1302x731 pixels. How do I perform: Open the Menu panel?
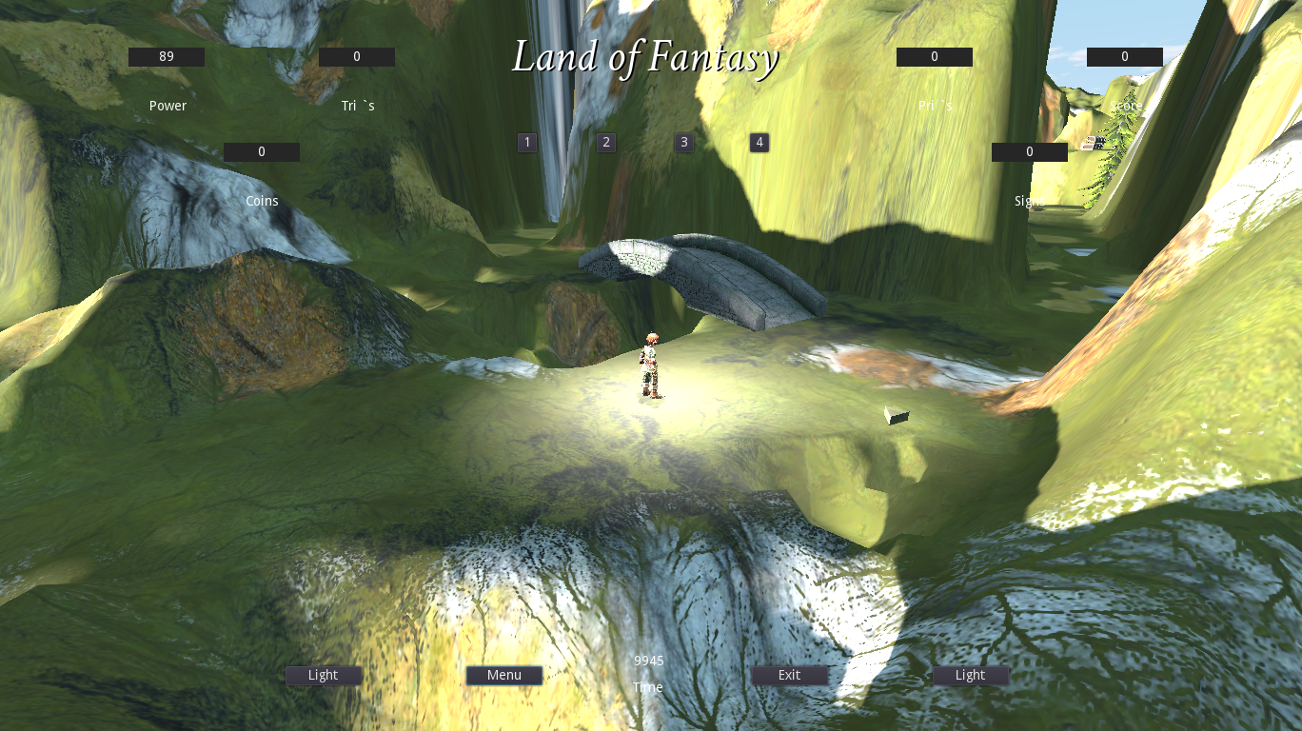tap(503, 675)
